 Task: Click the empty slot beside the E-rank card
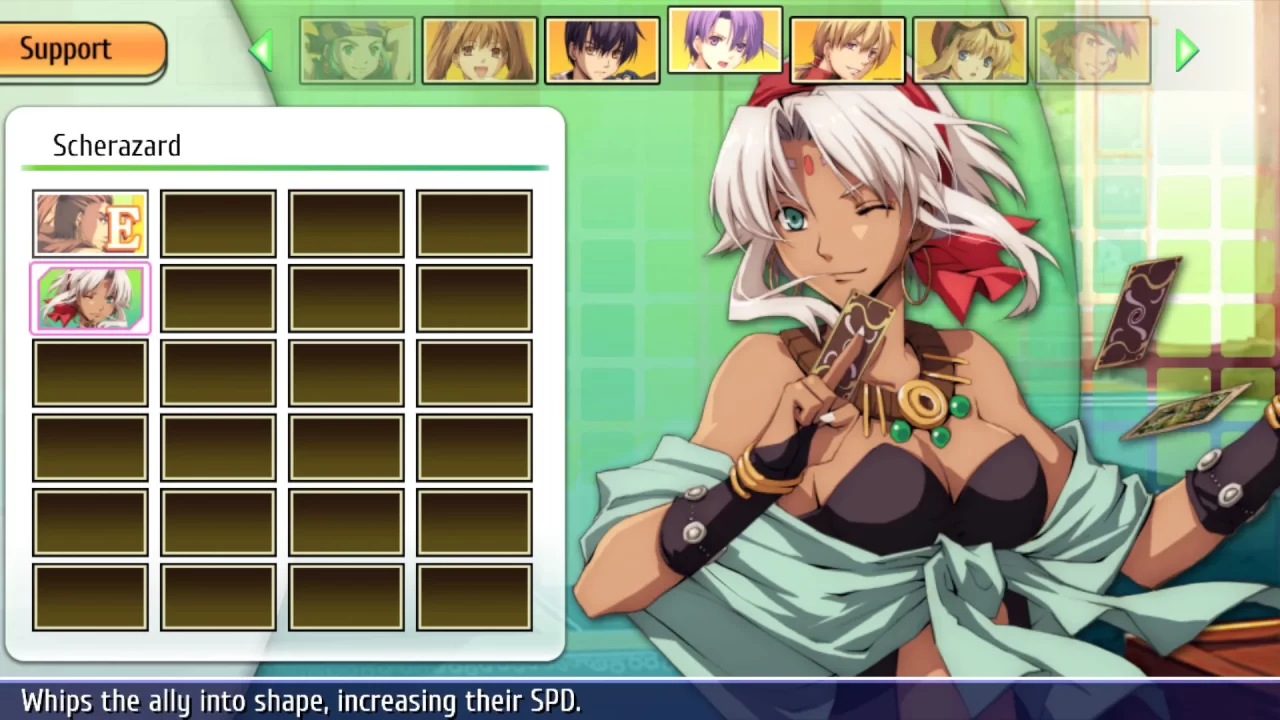click(x=217, y=222)
